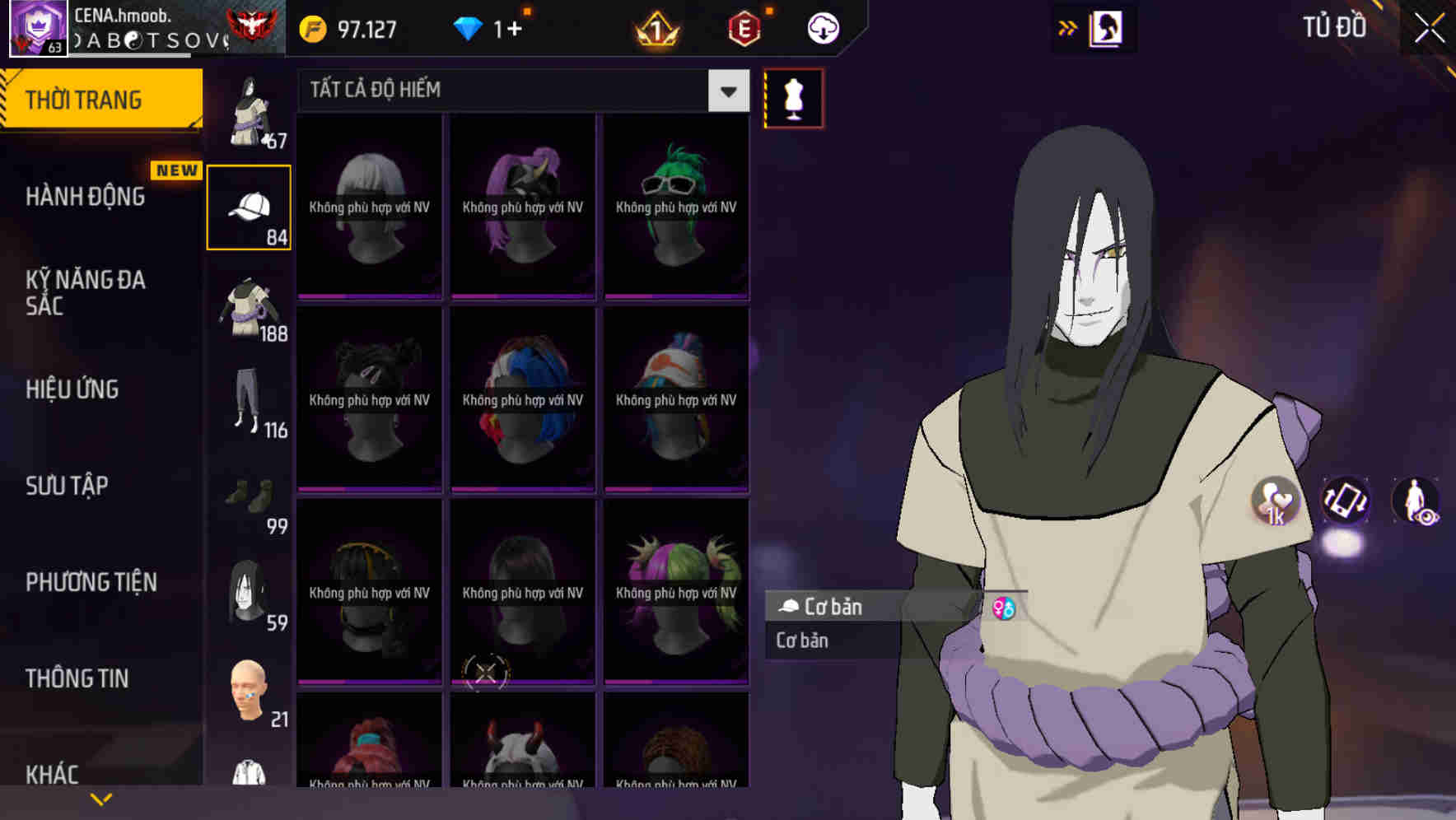The height and width of the screenshot is (820, 1456).
Task: Collapse the sidebar with the bottom chevron
Action: point(100,799)
